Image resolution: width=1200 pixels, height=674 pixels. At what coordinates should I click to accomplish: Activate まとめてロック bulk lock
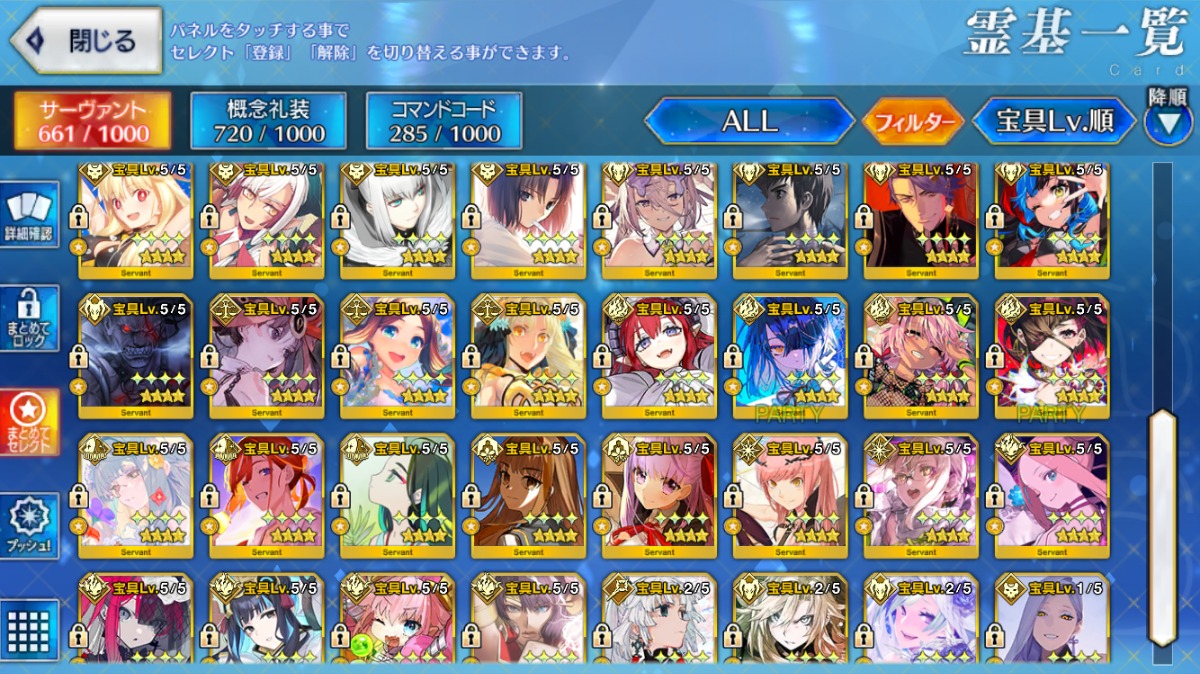point(29,318)
